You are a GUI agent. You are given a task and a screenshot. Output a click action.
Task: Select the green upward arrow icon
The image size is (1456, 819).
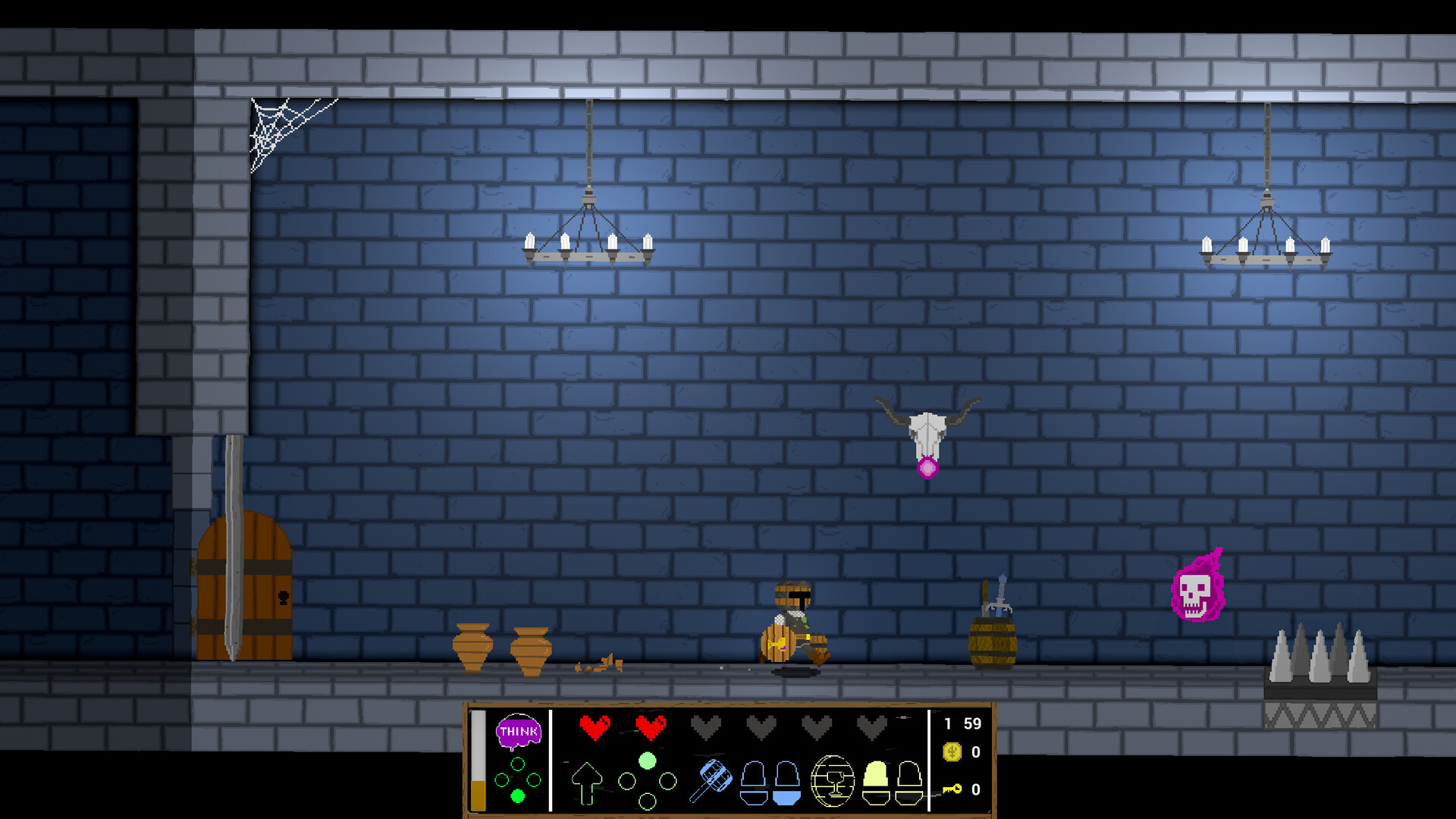(x=588, y=783)
